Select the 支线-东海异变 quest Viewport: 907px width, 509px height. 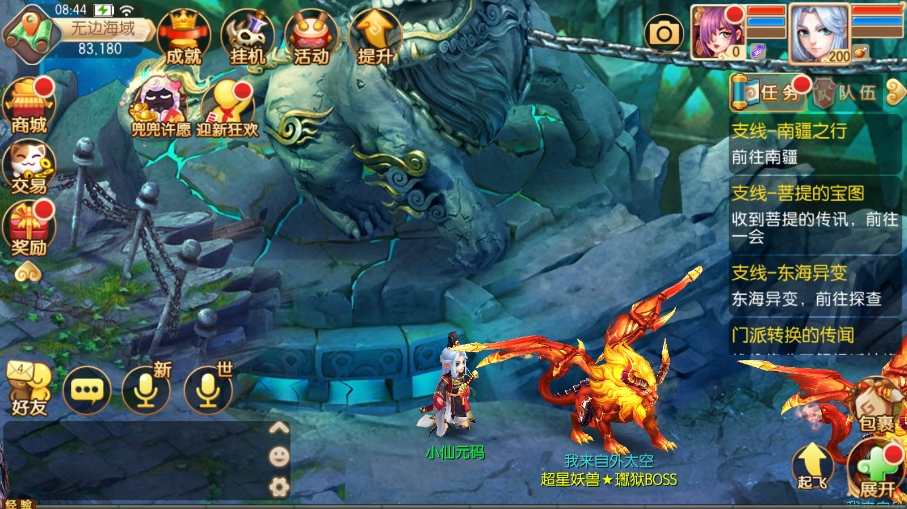816,285
